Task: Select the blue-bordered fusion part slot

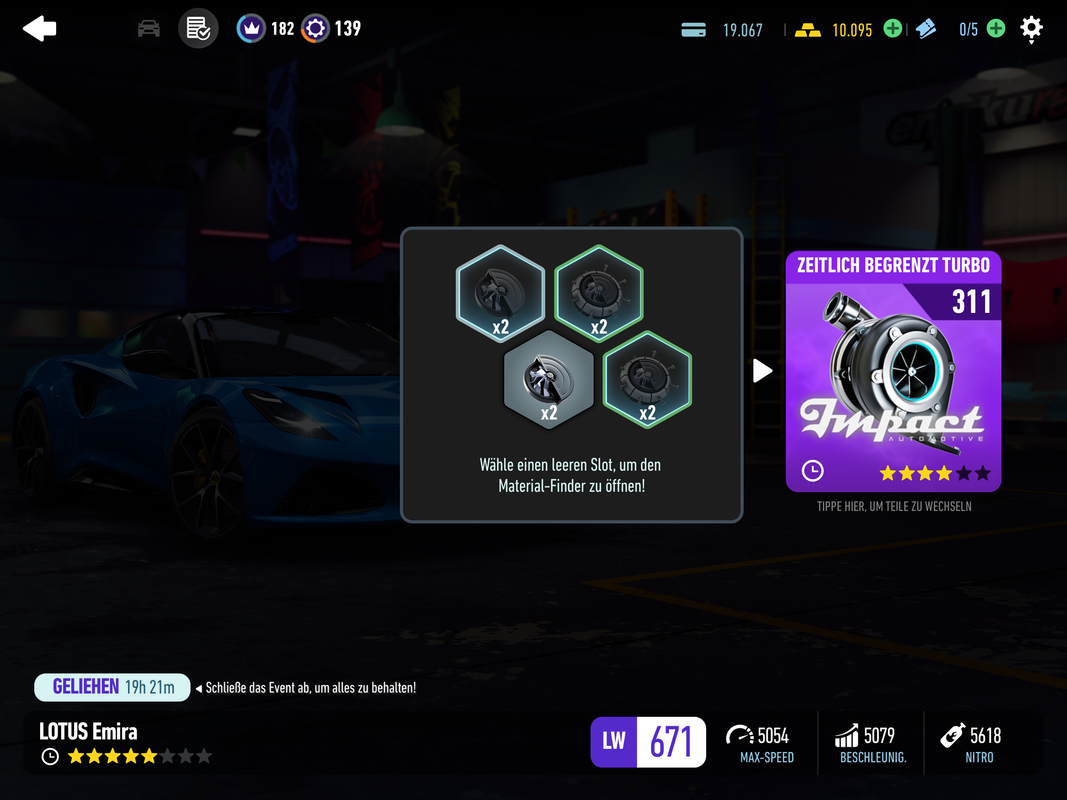Action: [500, 291]
